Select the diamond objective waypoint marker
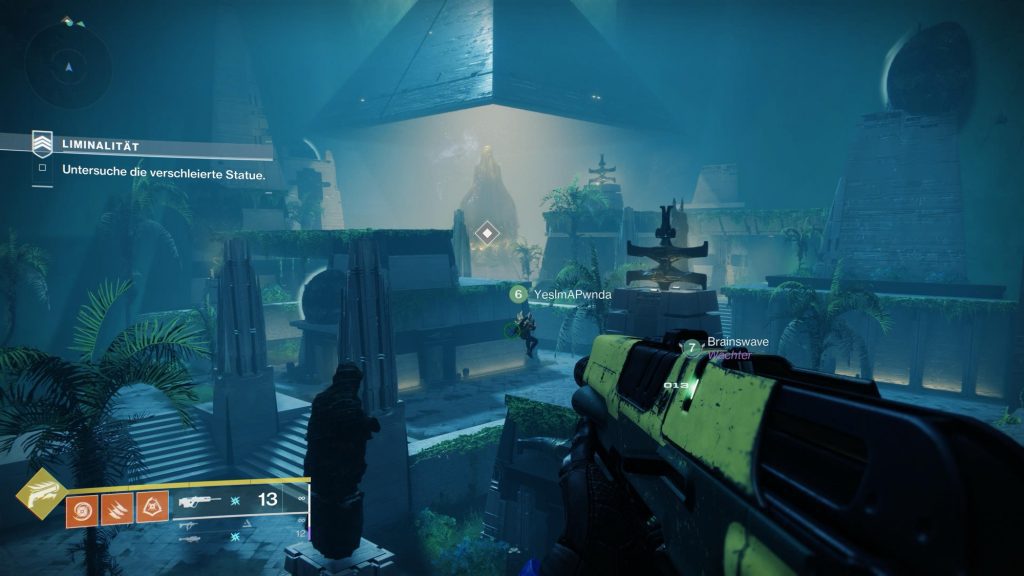Image resolution: width=1024 pixels, height=576 pixels. [487, 234]
